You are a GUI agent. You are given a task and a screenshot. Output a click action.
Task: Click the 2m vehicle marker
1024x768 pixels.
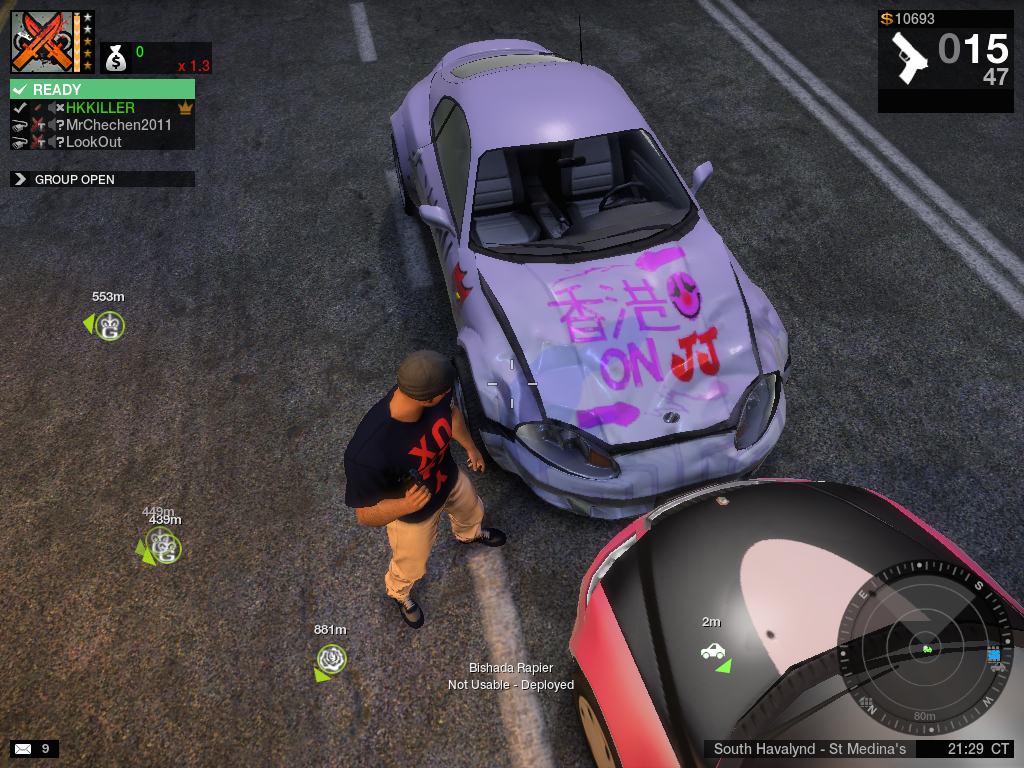click(713, 652)
